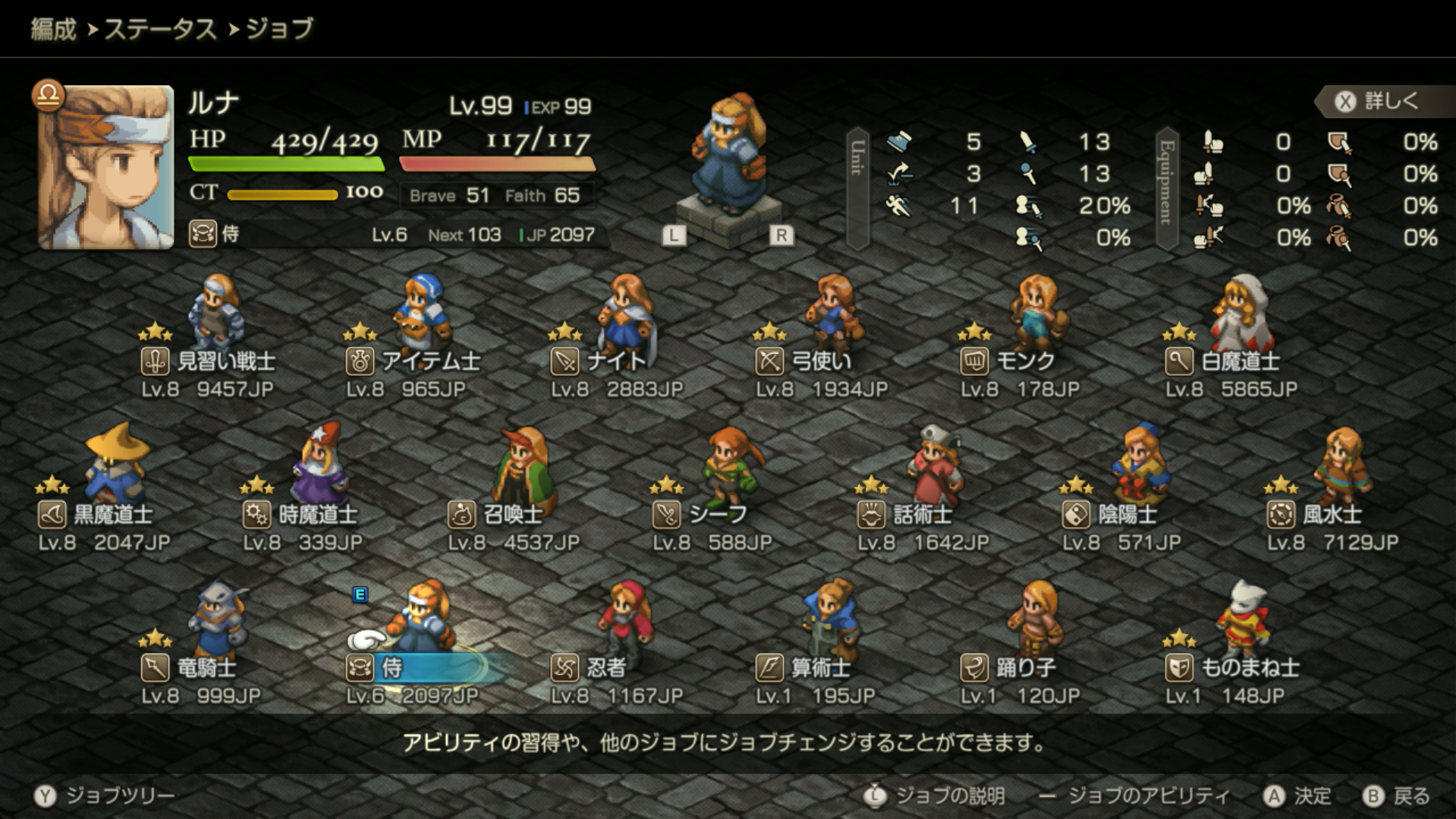This screenshot has width=1456, height=819.
Task: Select the 陰陽士 job
Action: (x=1127, y=515)
